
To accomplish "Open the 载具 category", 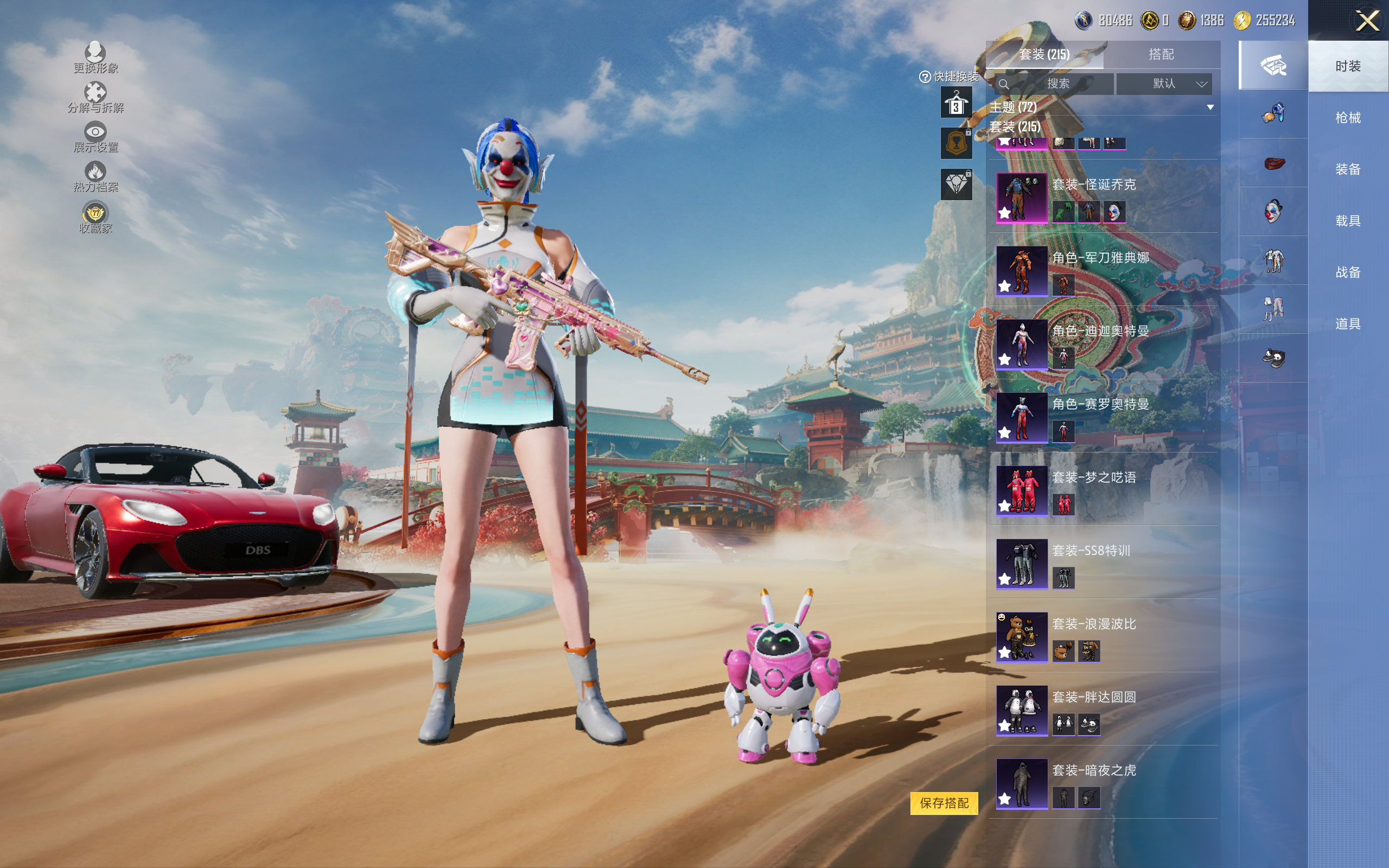I will (1348, 221).
